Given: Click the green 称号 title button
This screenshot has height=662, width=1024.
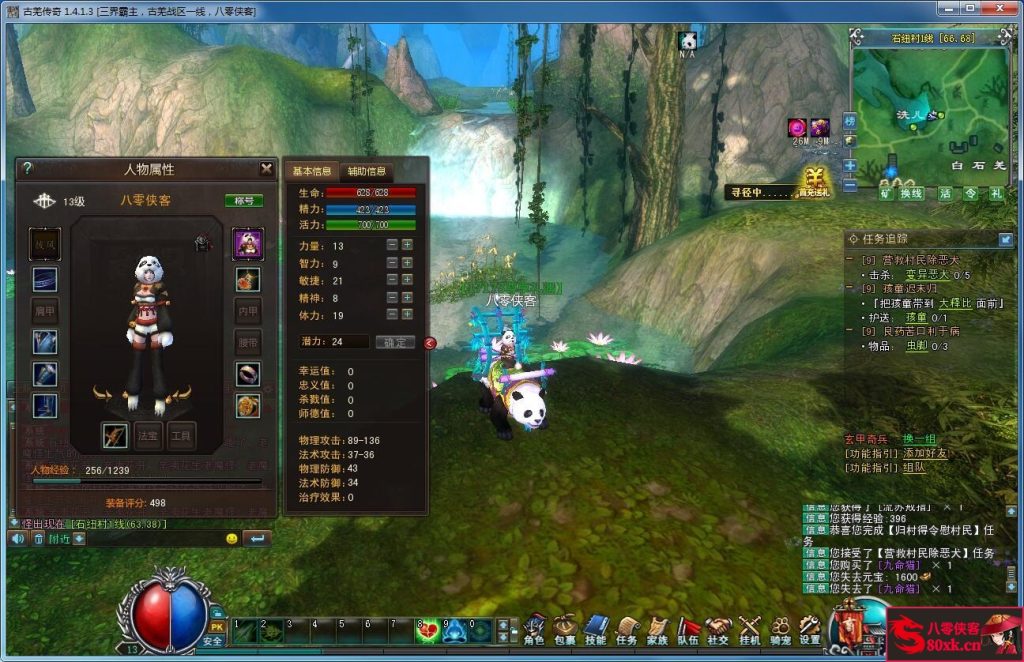Looking at the screenshot, I should 244,201.
